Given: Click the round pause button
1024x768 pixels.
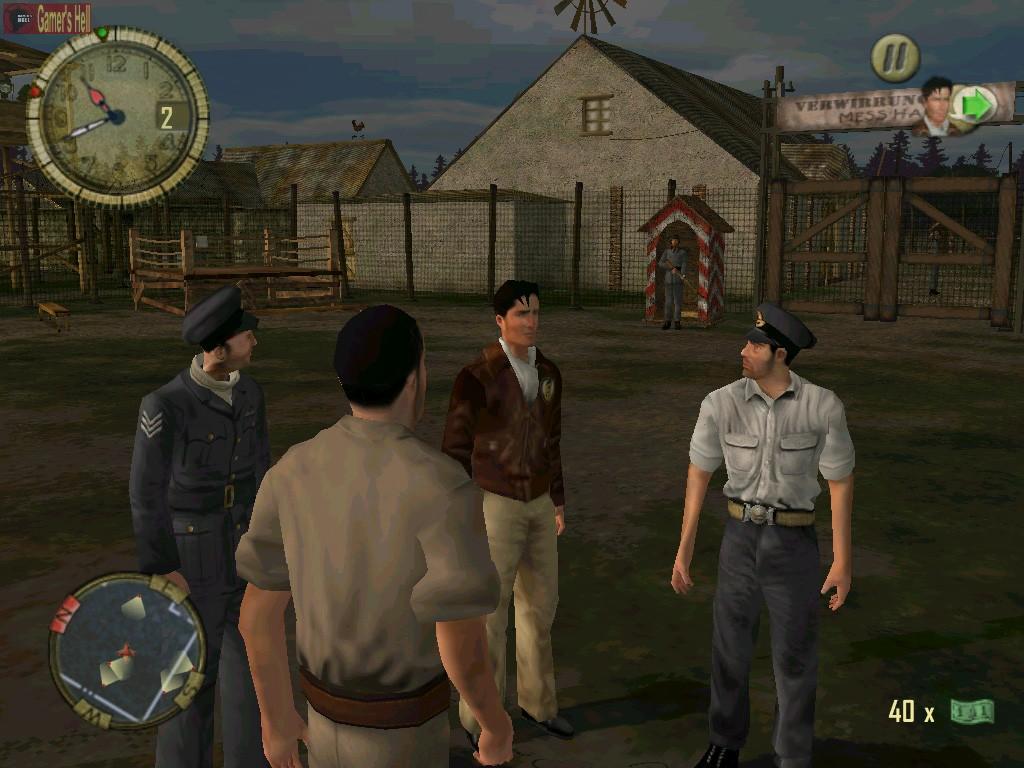Looking at the screenshot, I should coord(894,58).
